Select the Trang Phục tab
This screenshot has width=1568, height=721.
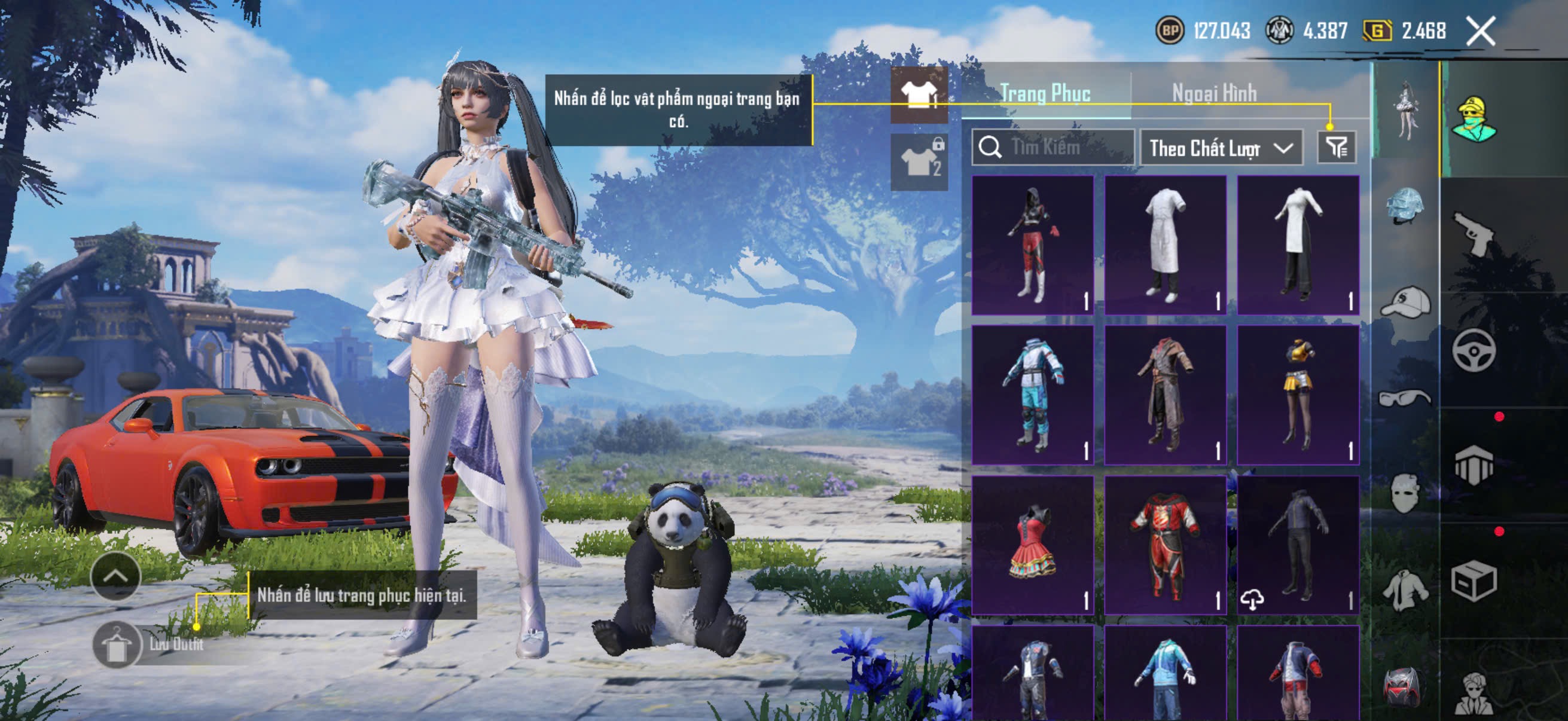1045,93
